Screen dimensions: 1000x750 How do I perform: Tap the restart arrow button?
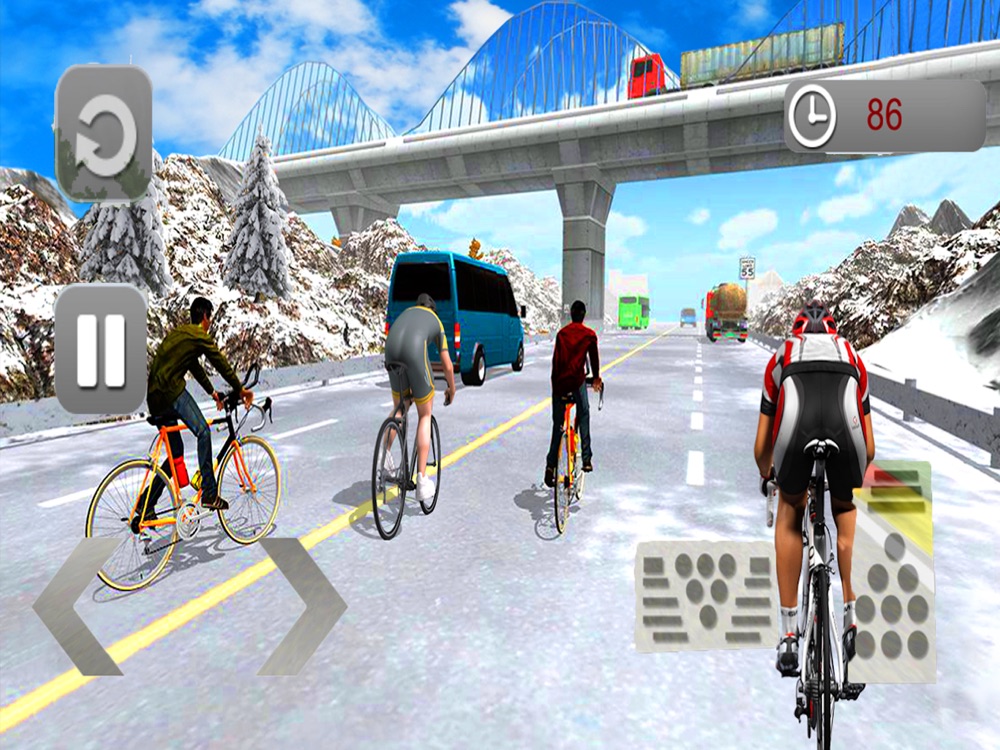point(104,133)
